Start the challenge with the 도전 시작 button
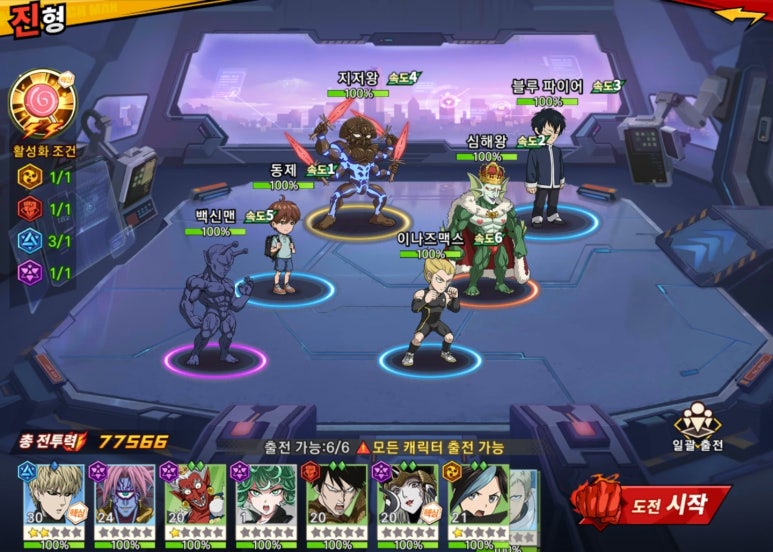773x552 pixels. point(653,503)
